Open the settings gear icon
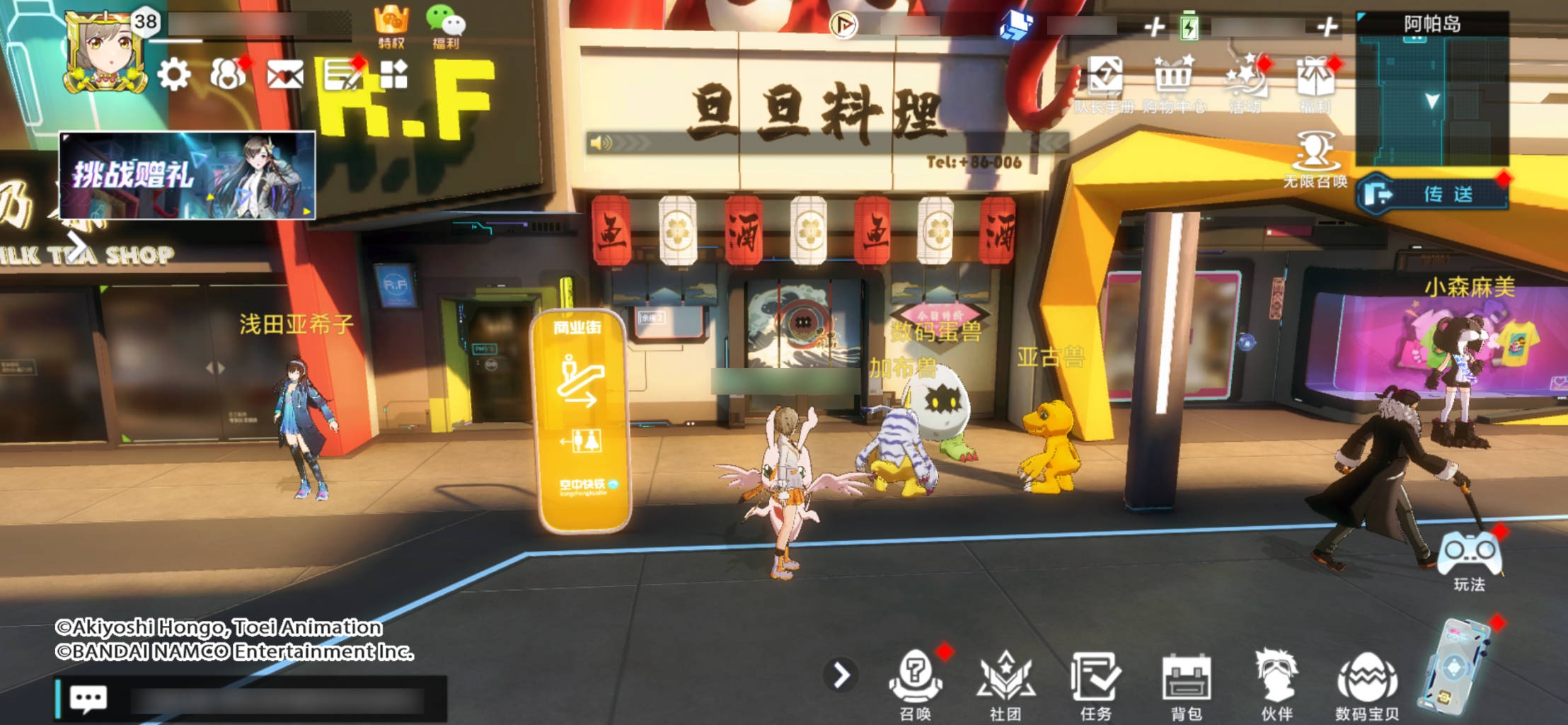The height and width of the screenshot is (725, 1568). 174,74
